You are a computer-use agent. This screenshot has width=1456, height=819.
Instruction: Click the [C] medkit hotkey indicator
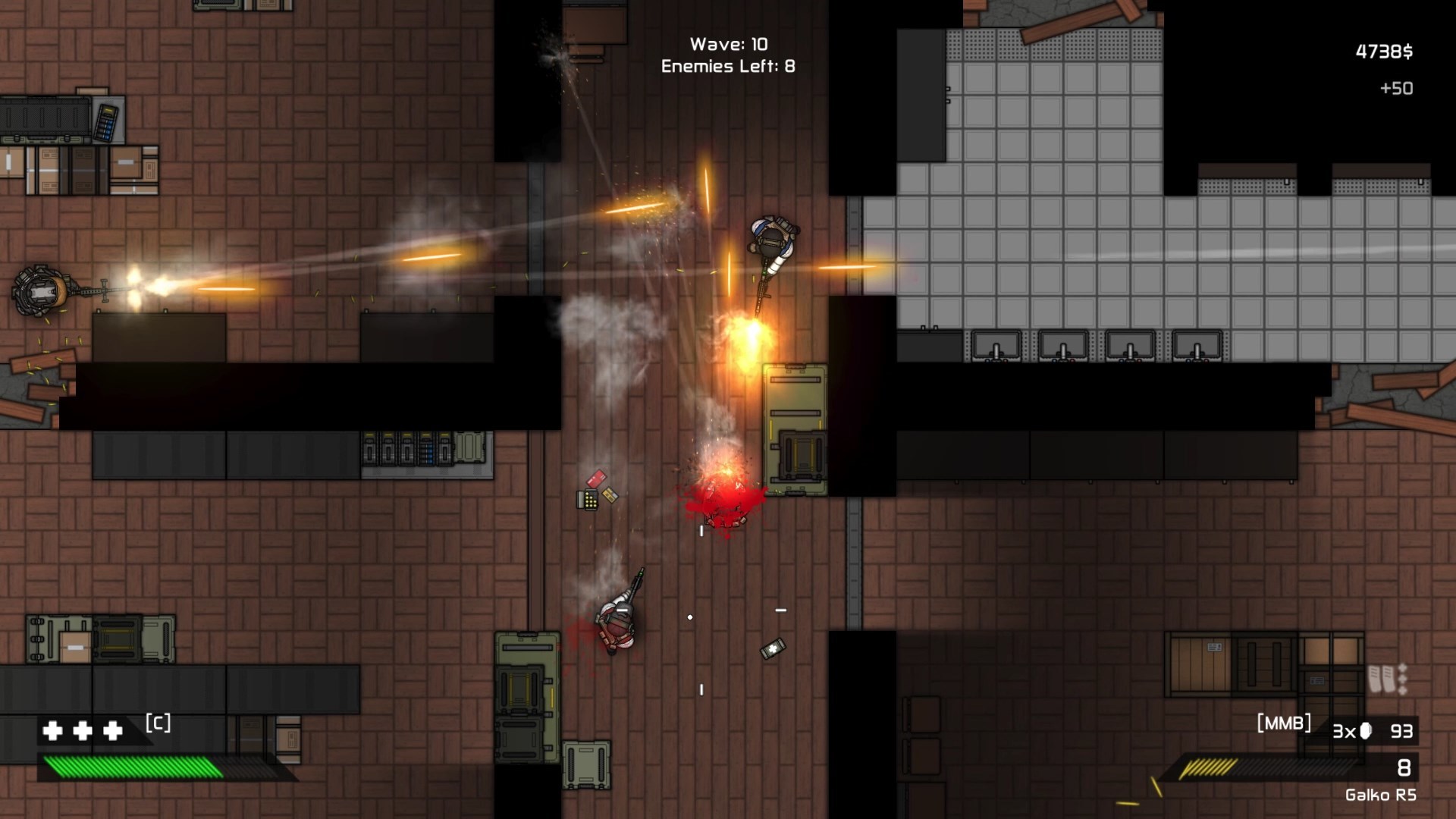point(157,724)
